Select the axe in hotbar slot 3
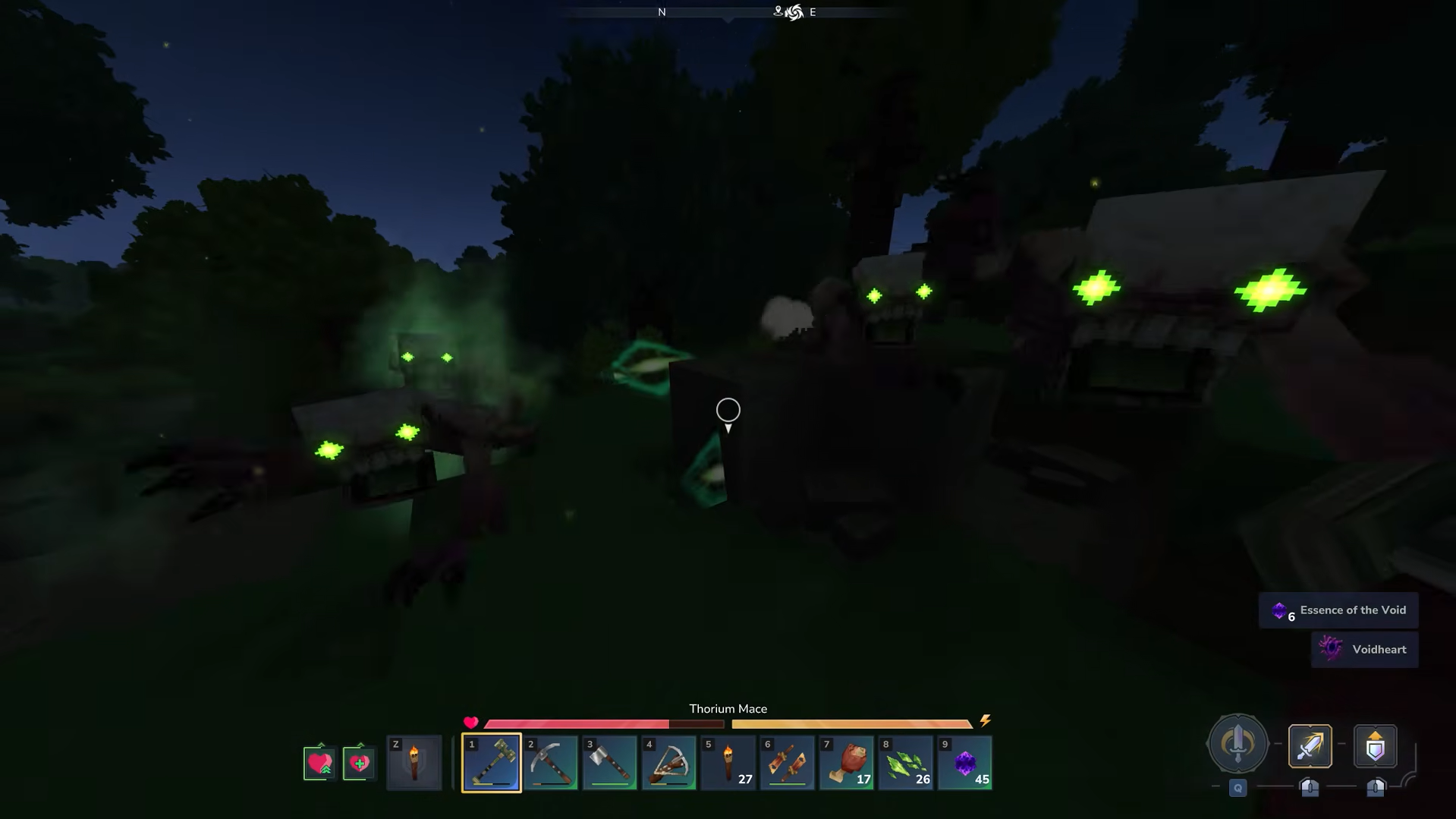Viewport: 1456px width, 819px height. 609,762
